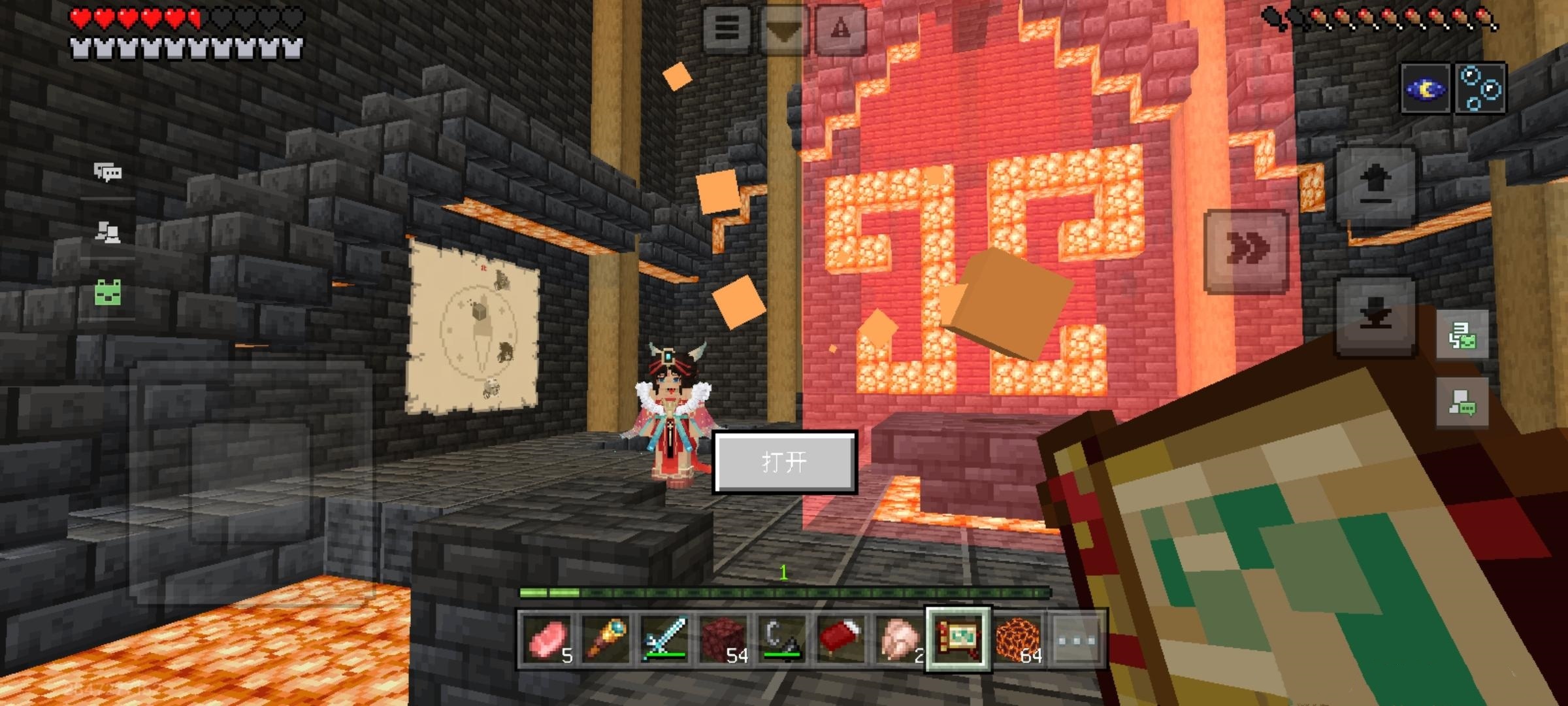Click the green creeper face icon
The width and height of the screenshot is (1568, 706).
(108, 292)
